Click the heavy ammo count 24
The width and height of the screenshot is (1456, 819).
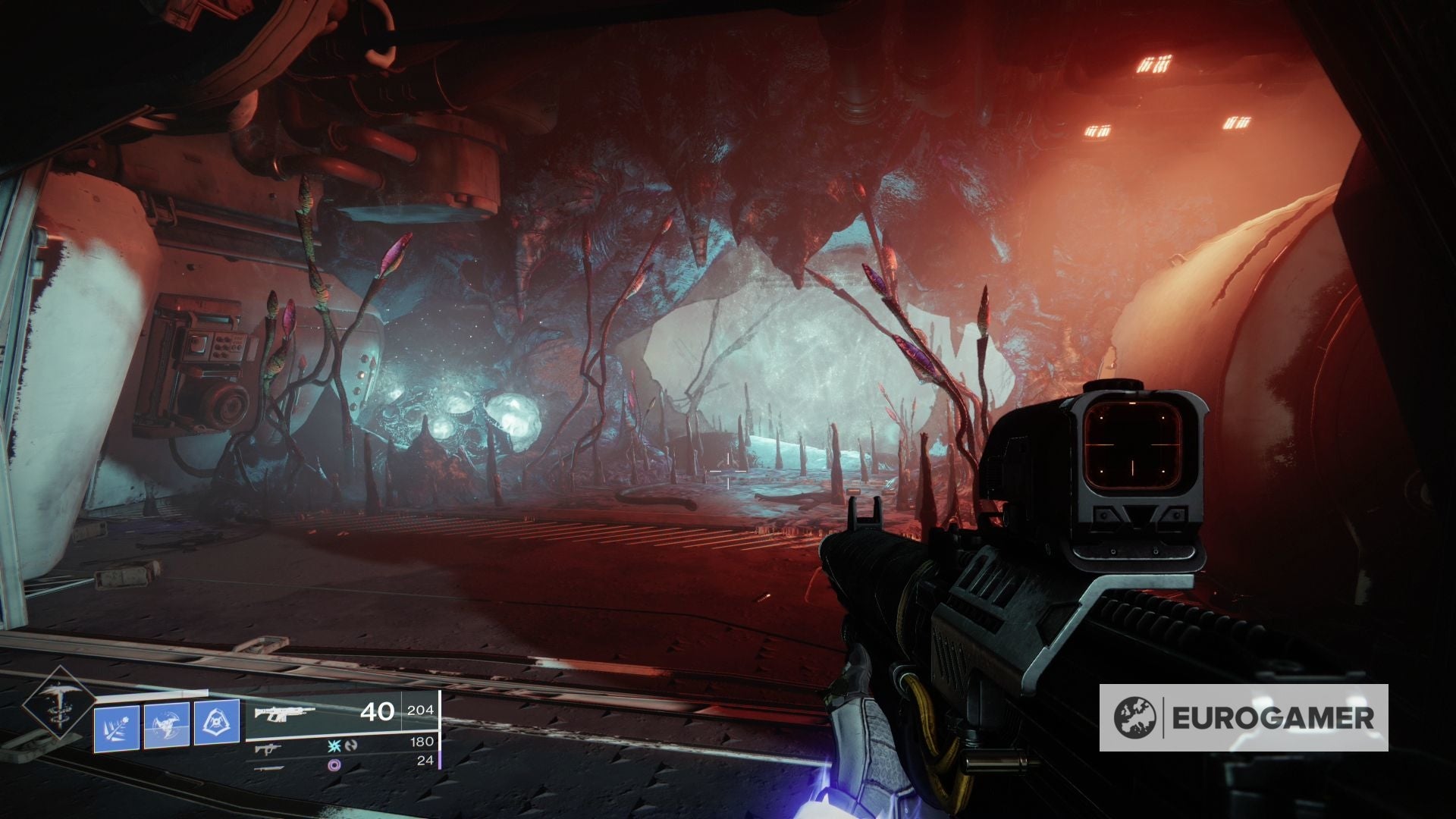point(425,761)
